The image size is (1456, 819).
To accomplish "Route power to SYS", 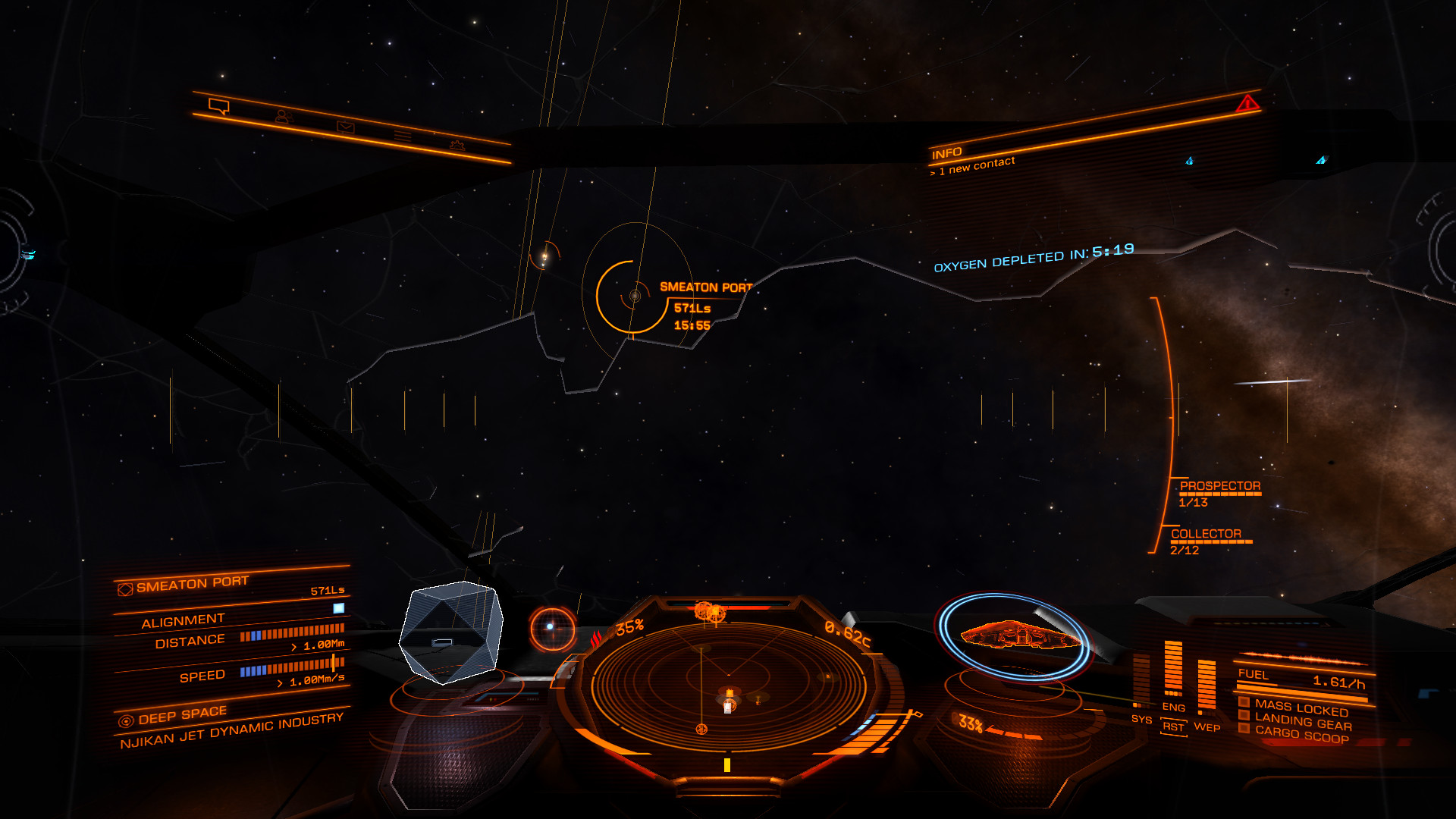I will (1141, 719).
